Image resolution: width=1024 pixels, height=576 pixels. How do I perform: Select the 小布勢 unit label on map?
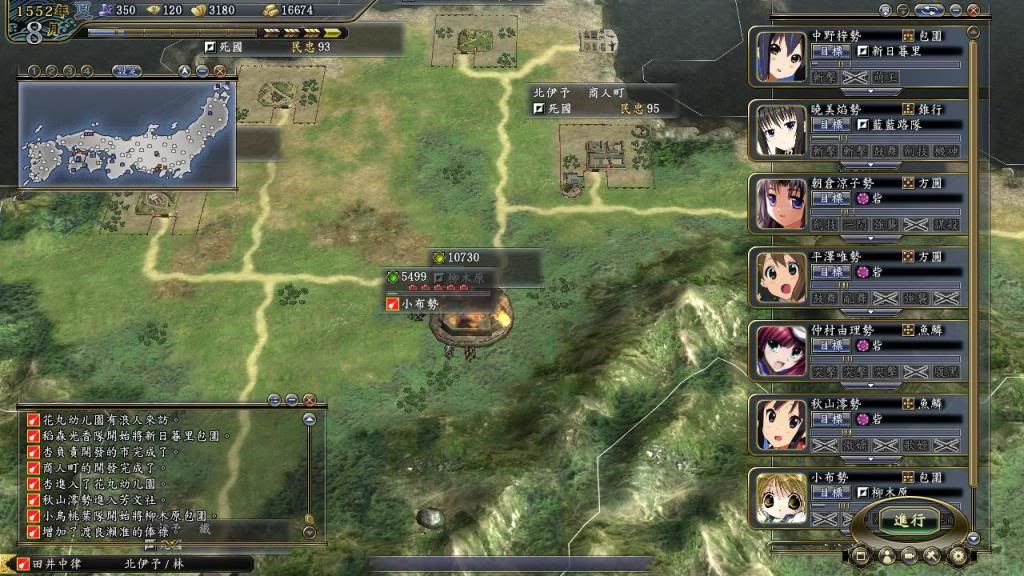click(420, 304)
